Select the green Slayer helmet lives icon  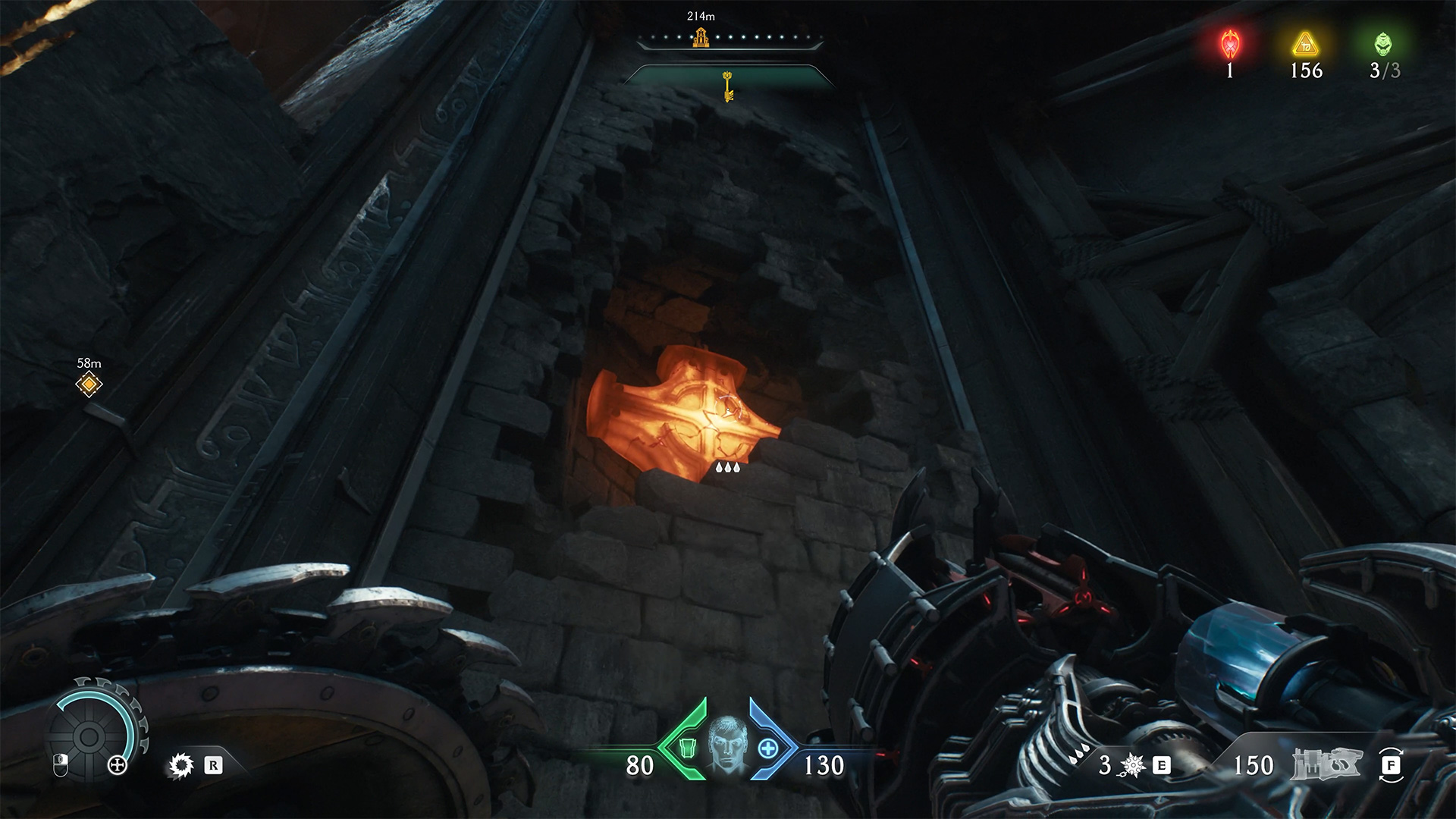(x=1383, y=44)
